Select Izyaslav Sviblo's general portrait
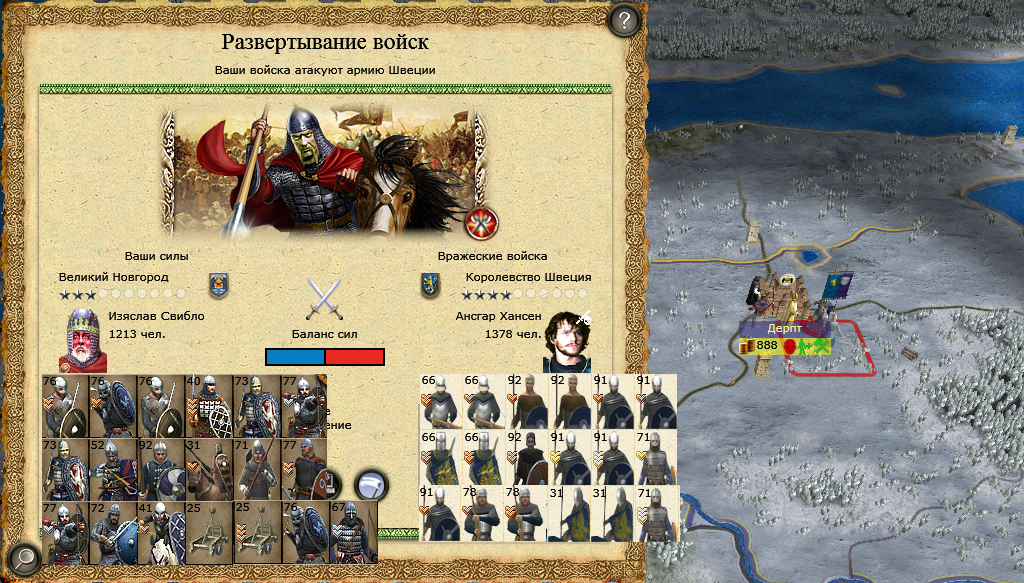 (81, 339)
